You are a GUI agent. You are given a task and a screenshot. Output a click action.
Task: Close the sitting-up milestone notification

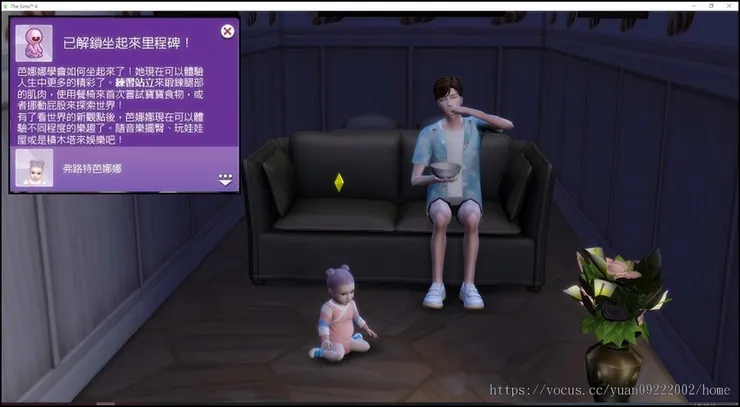227,31
